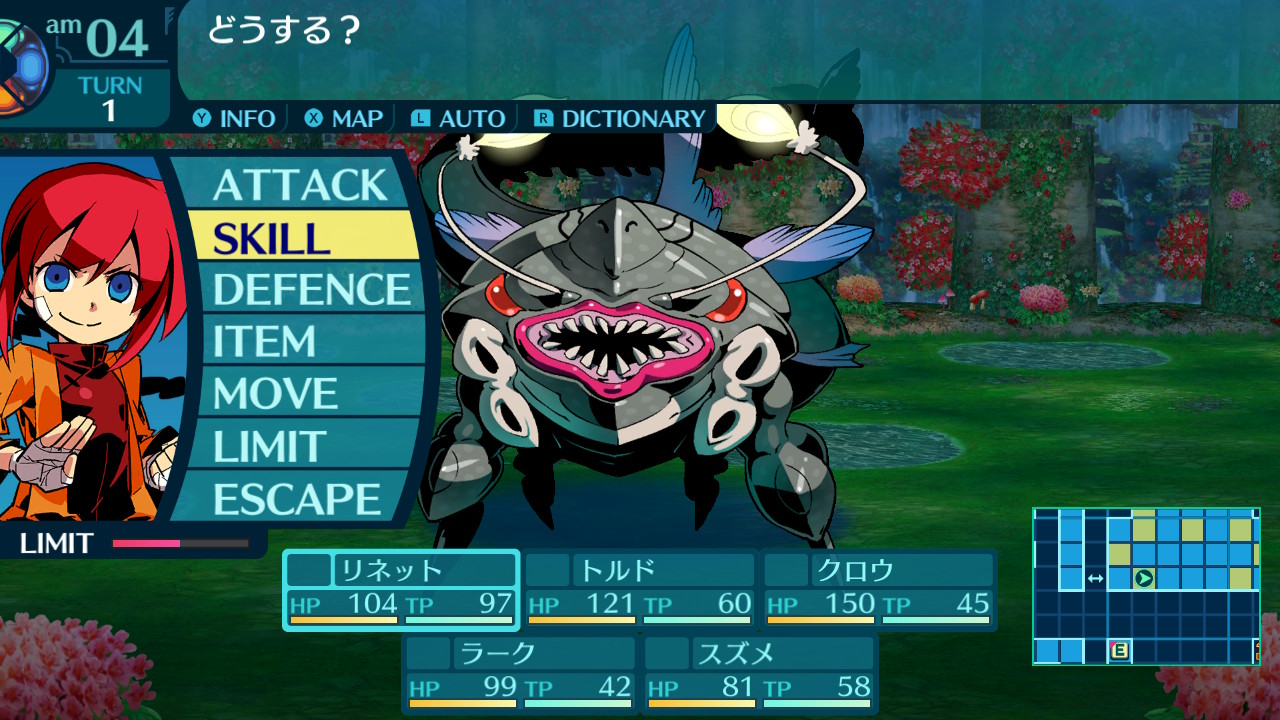The height and width of the screenshot is (720, 1280).
Task: Pick the DEFENCE command
Action: pyautogui.click(x=311, y=289)
